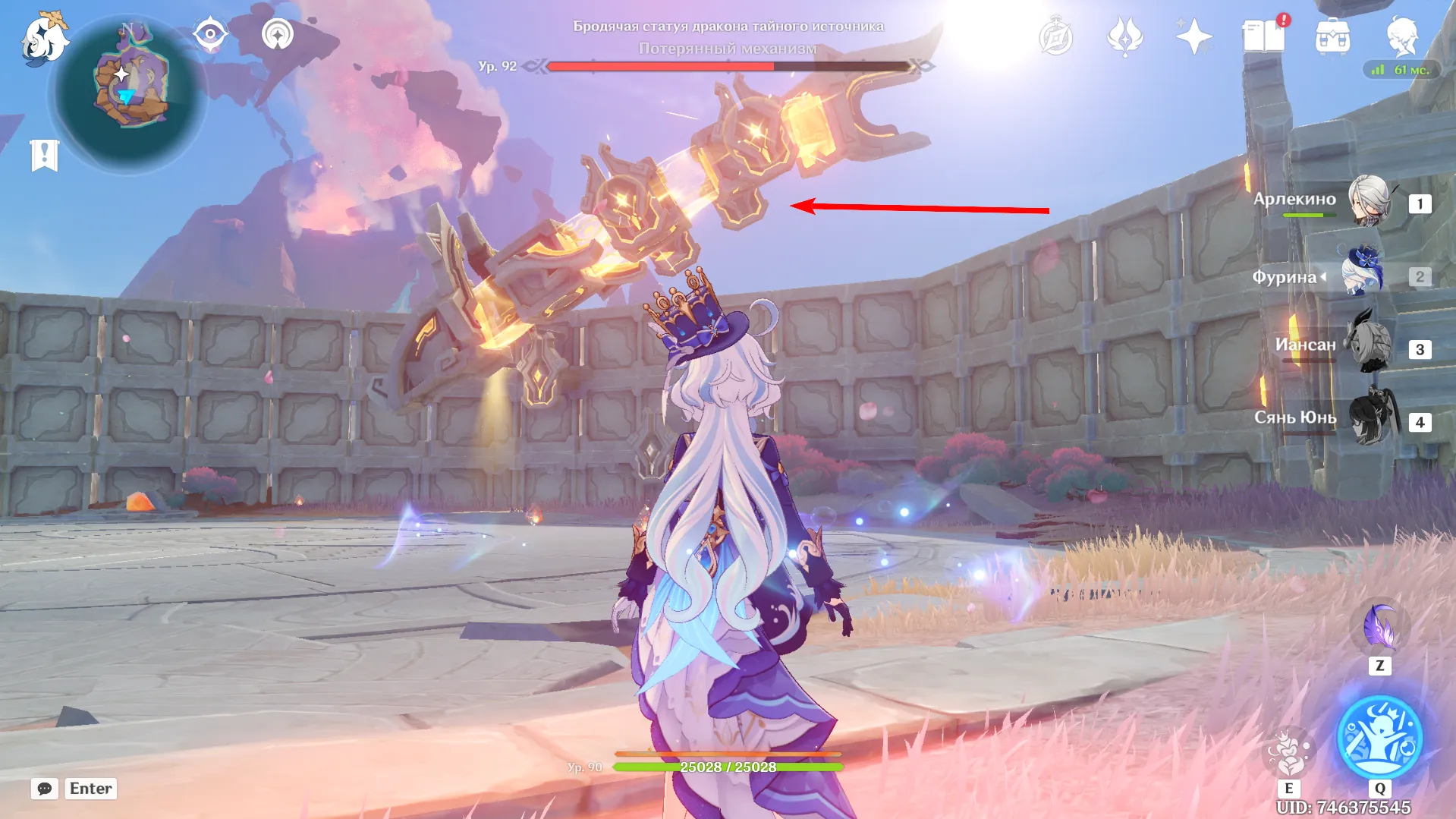The image size is (1456, 819).
Task: Open the inventory backpack icon
Action: coord(1334,34)
